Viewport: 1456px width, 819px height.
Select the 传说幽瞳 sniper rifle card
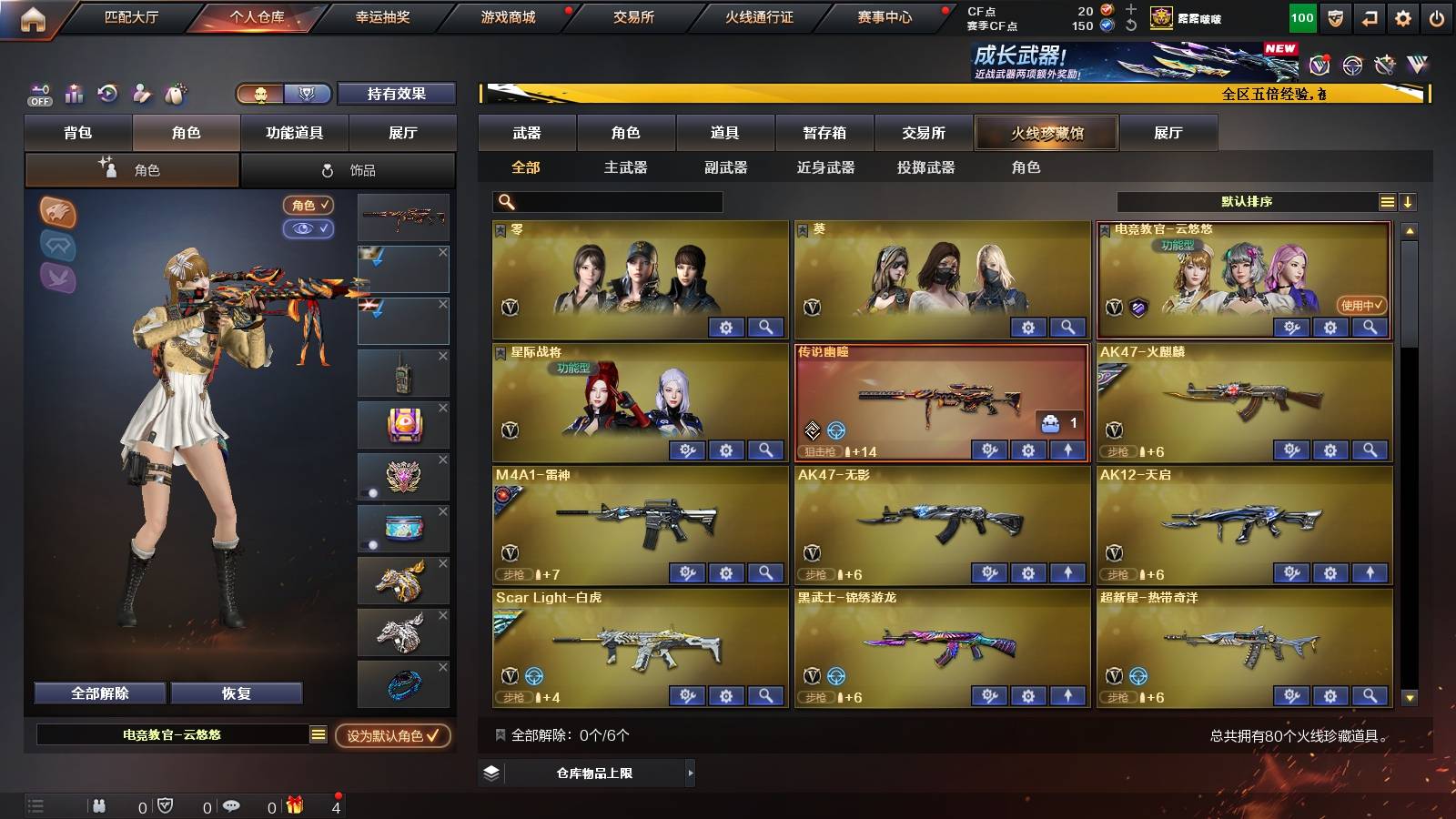pos(939,396)
